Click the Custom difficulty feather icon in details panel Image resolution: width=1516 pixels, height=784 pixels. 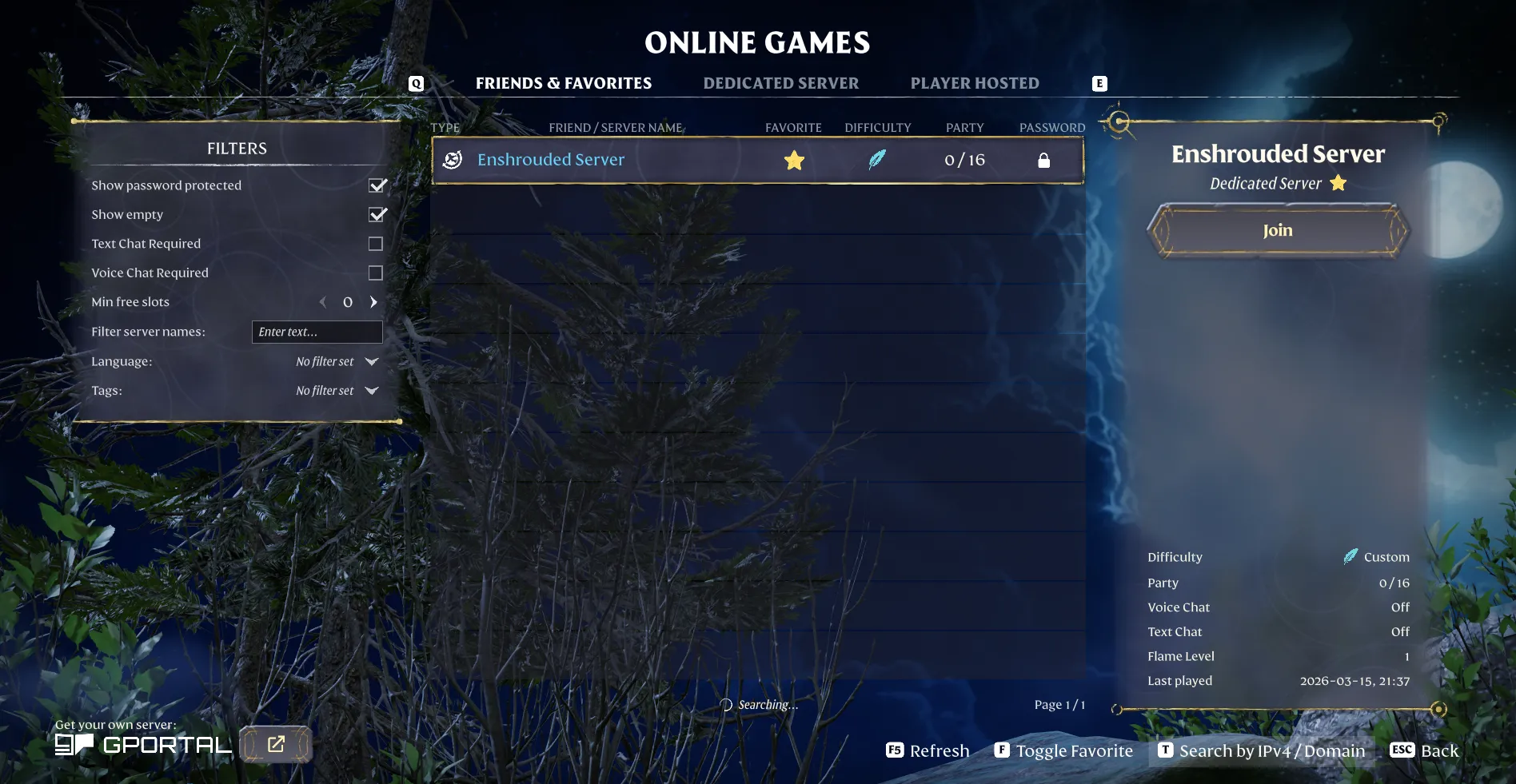[x=1351, y=556]
